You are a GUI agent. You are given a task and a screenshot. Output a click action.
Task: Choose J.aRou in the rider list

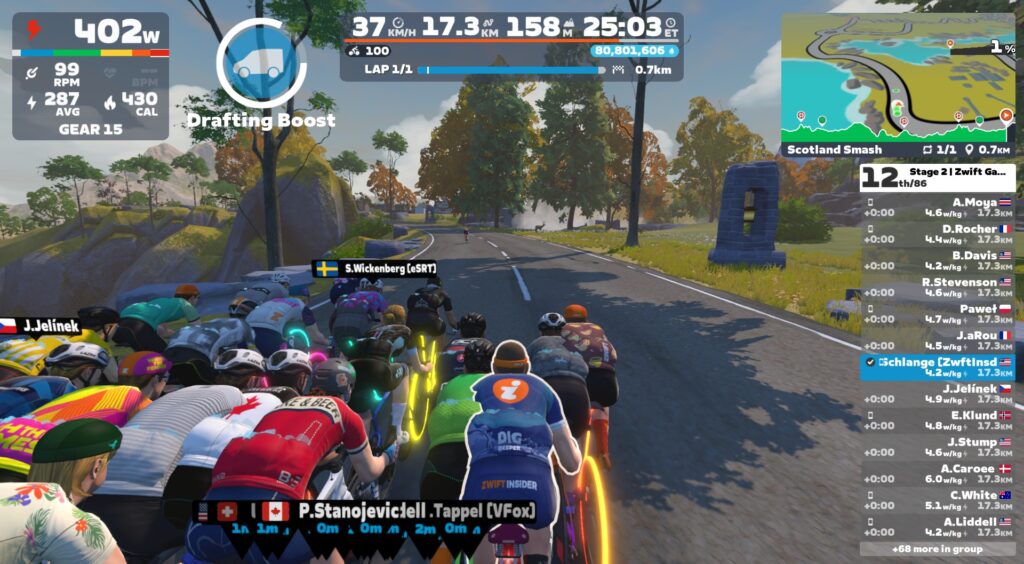tap(938, 341)
